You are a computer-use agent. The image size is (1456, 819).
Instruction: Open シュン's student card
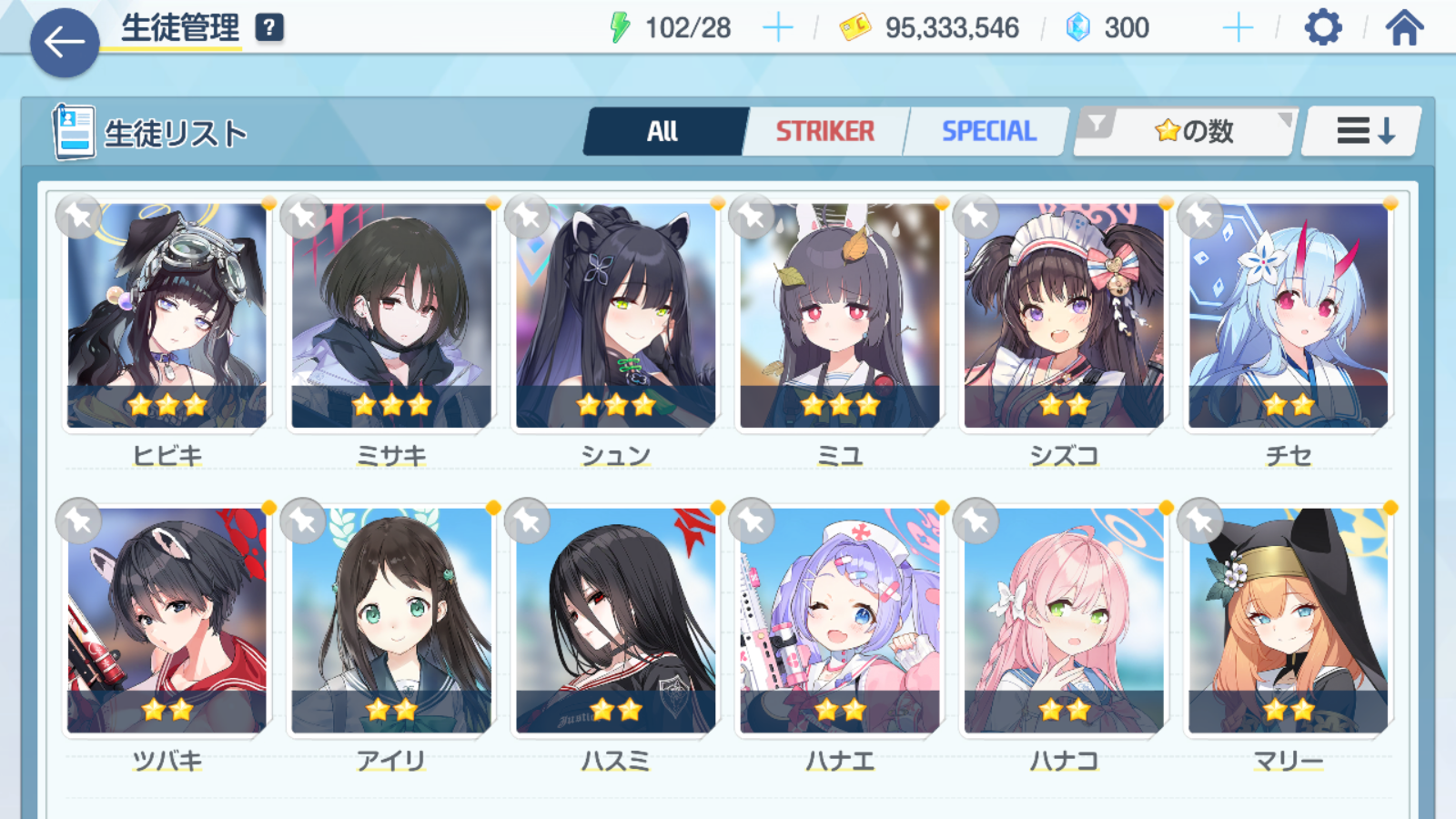[616, 316]
